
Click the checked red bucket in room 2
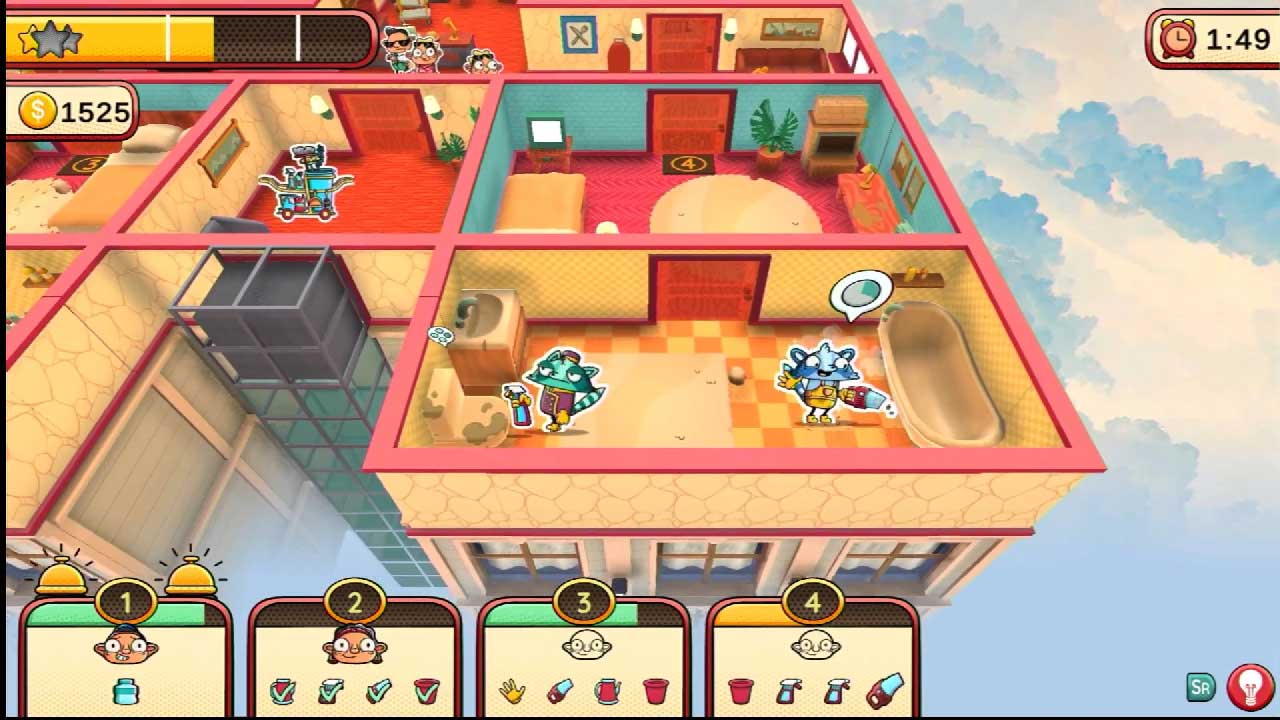[426, 691]
